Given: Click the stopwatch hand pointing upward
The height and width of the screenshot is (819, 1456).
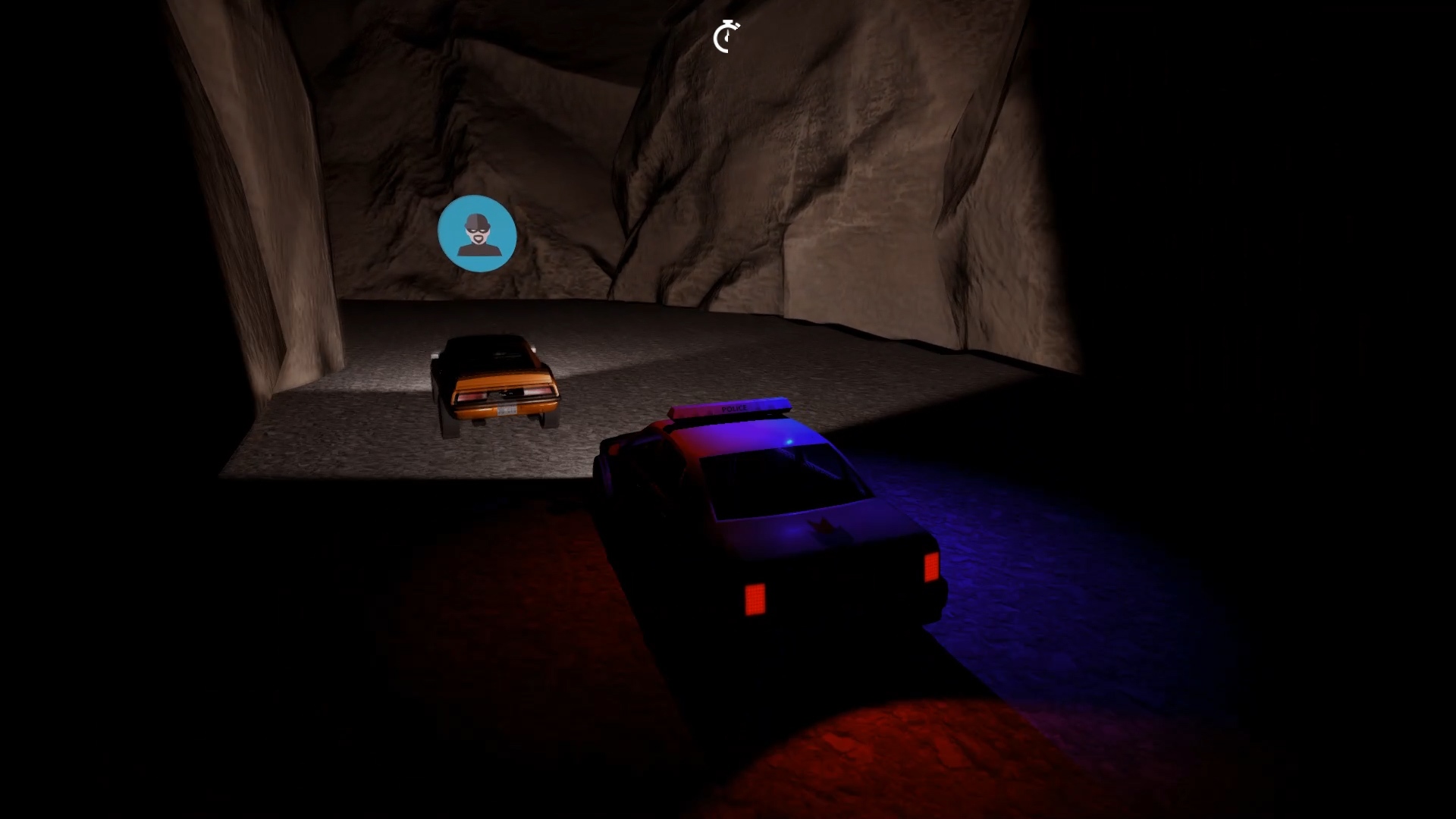Looking at the screenshot, I should [727, 33].
